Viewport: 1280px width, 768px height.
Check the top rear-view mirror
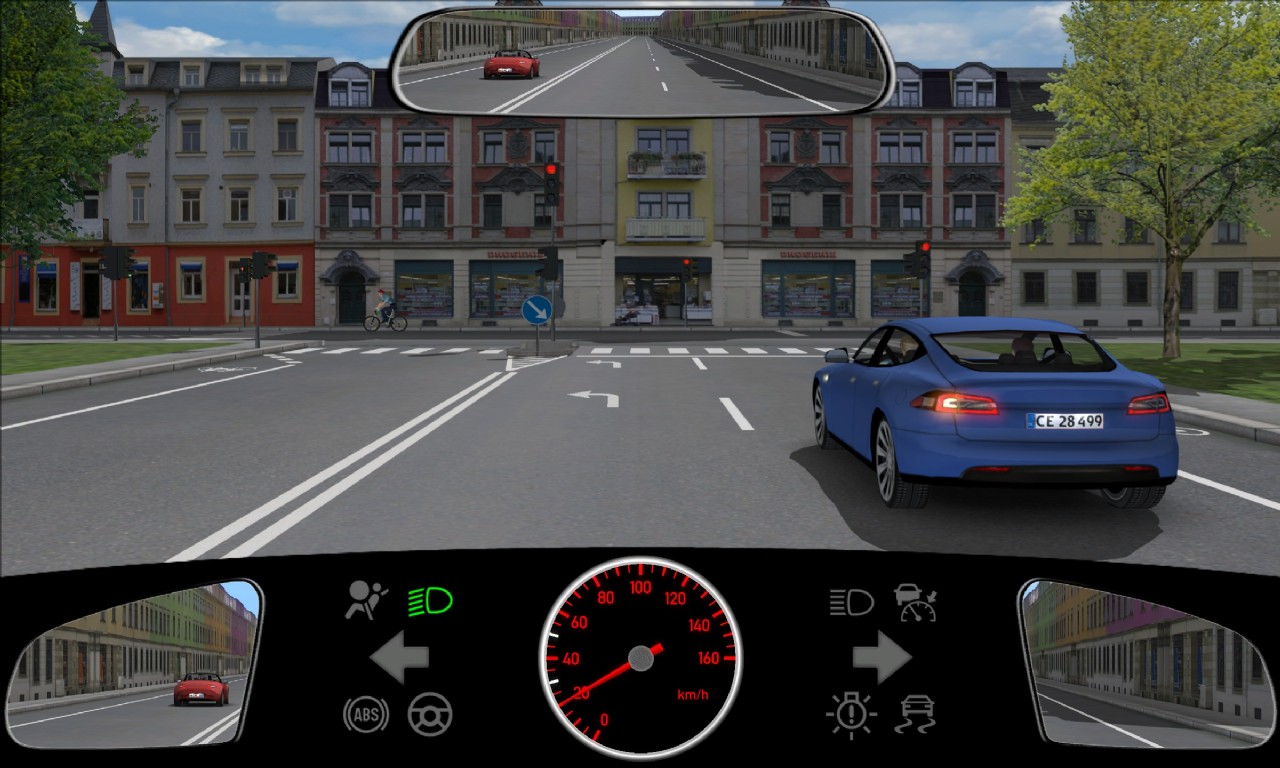point(641,61)
